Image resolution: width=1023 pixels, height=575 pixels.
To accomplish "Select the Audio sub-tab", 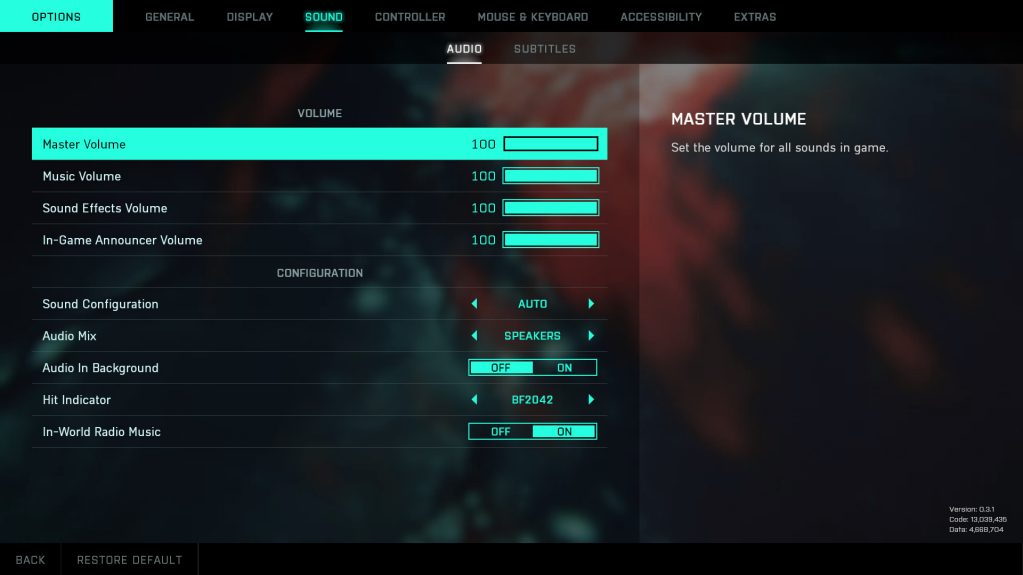I will tap(464, 49).
